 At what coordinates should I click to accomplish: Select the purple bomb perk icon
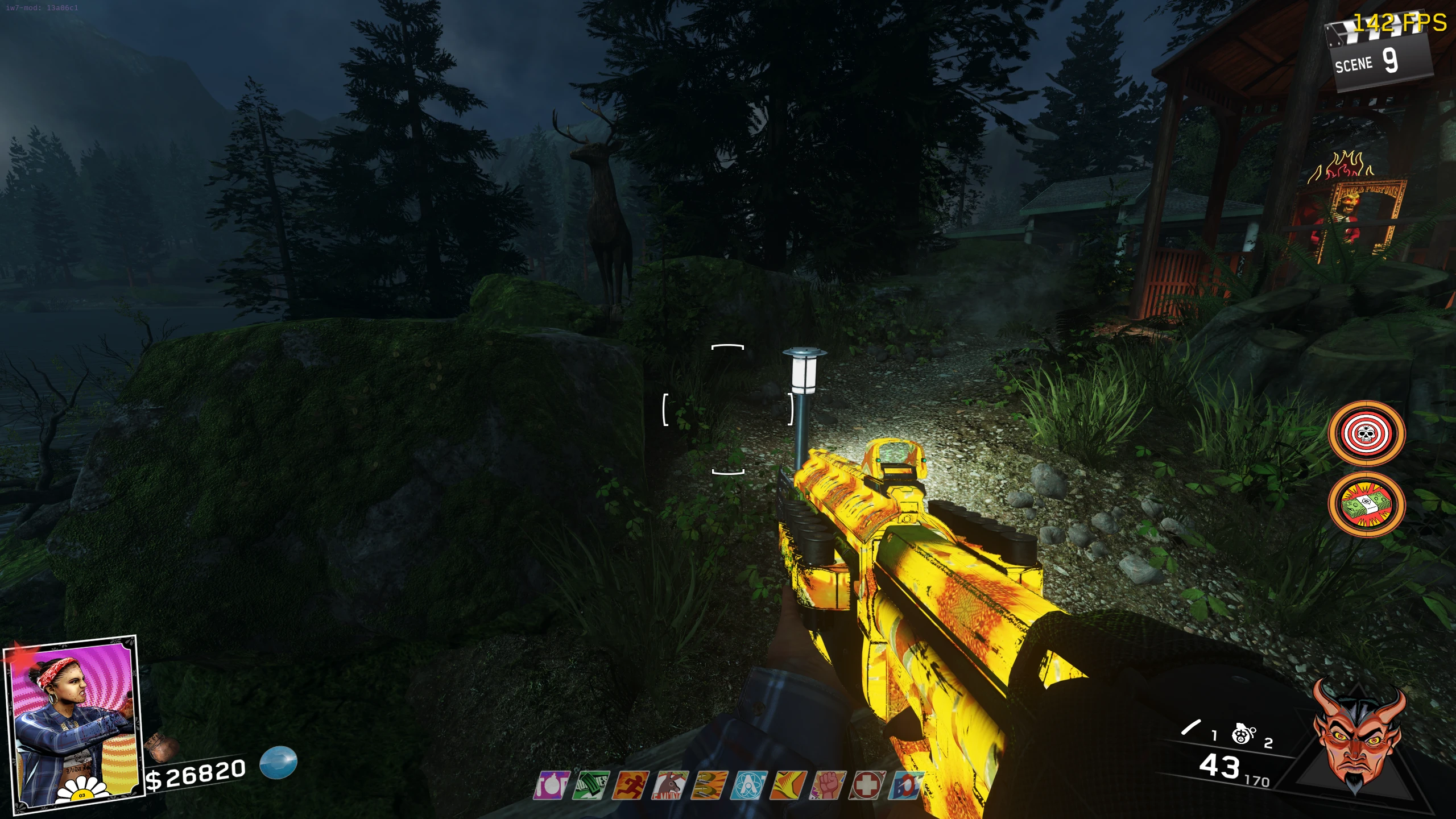click(552, 785)
